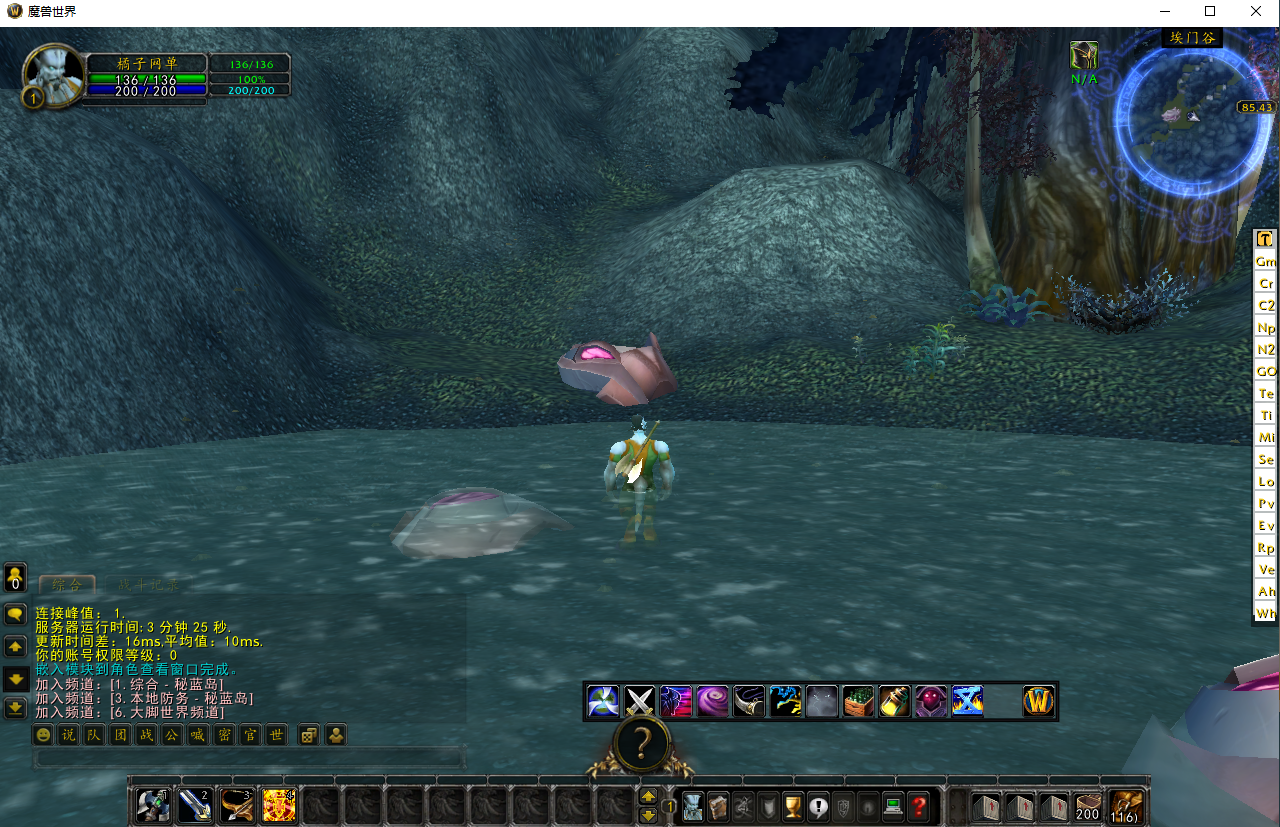Activate the purple swirl spell icon

(x=713, y=701)
